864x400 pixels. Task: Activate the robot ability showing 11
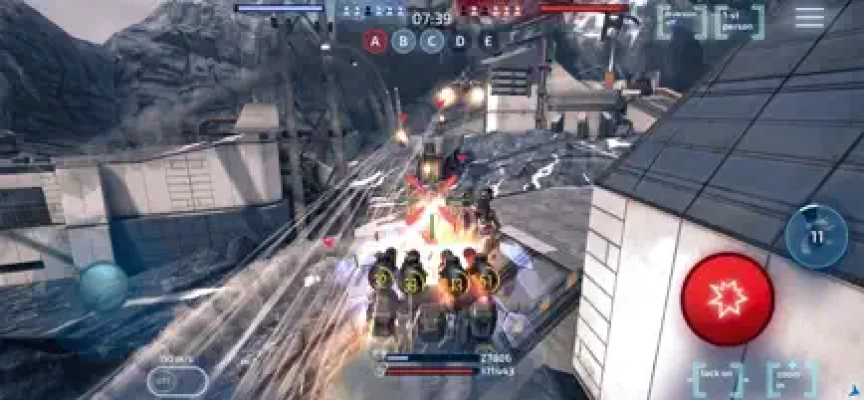[x=815, y=237]
